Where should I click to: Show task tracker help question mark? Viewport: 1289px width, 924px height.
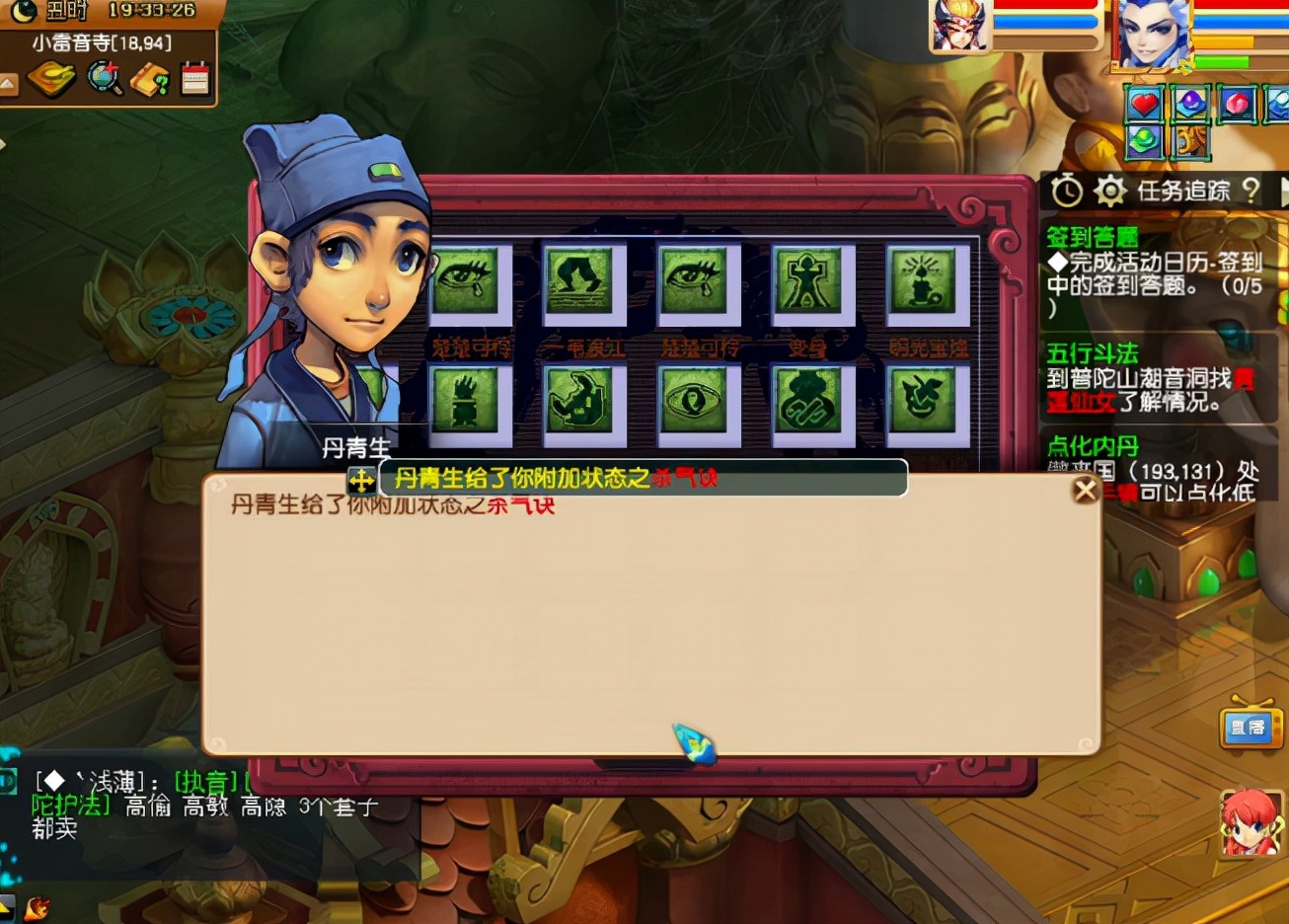[1251, 191]
